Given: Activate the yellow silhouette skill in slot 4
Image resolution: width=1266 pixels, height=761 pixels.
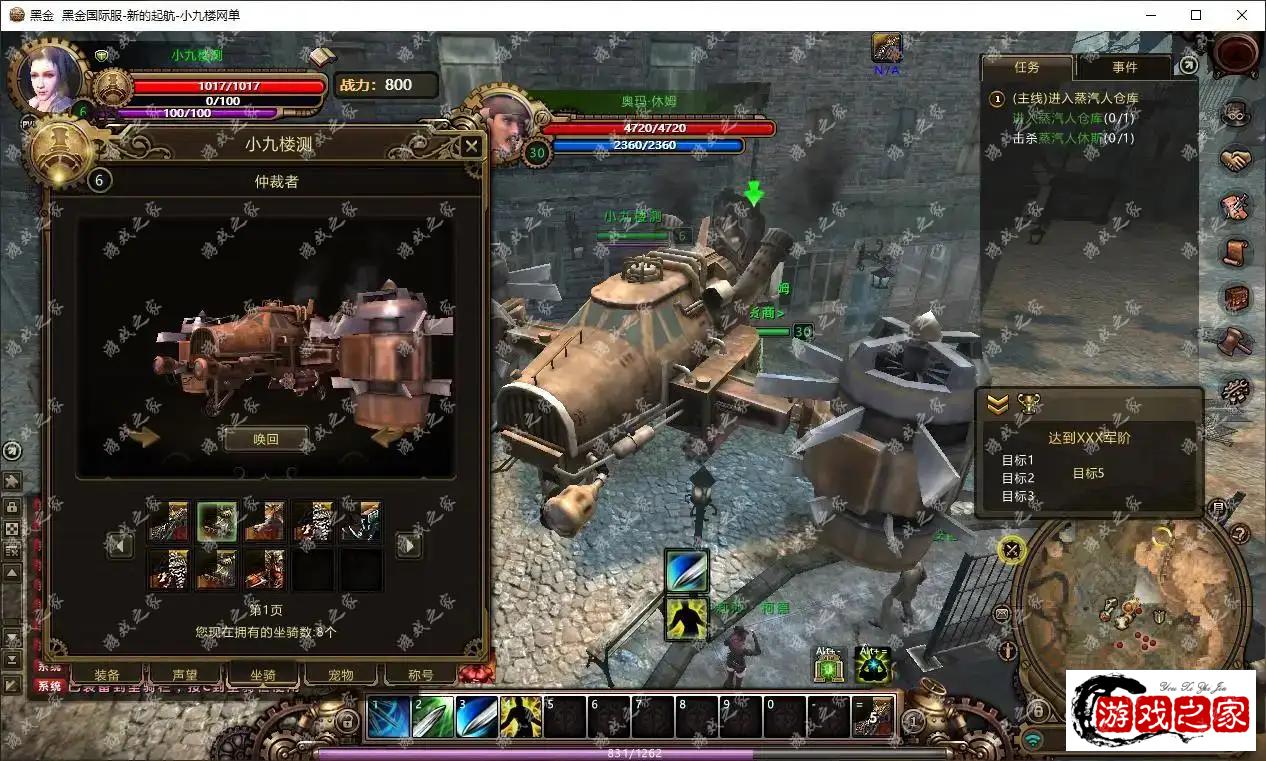Looking at the screenshot, I should [520, 718].
